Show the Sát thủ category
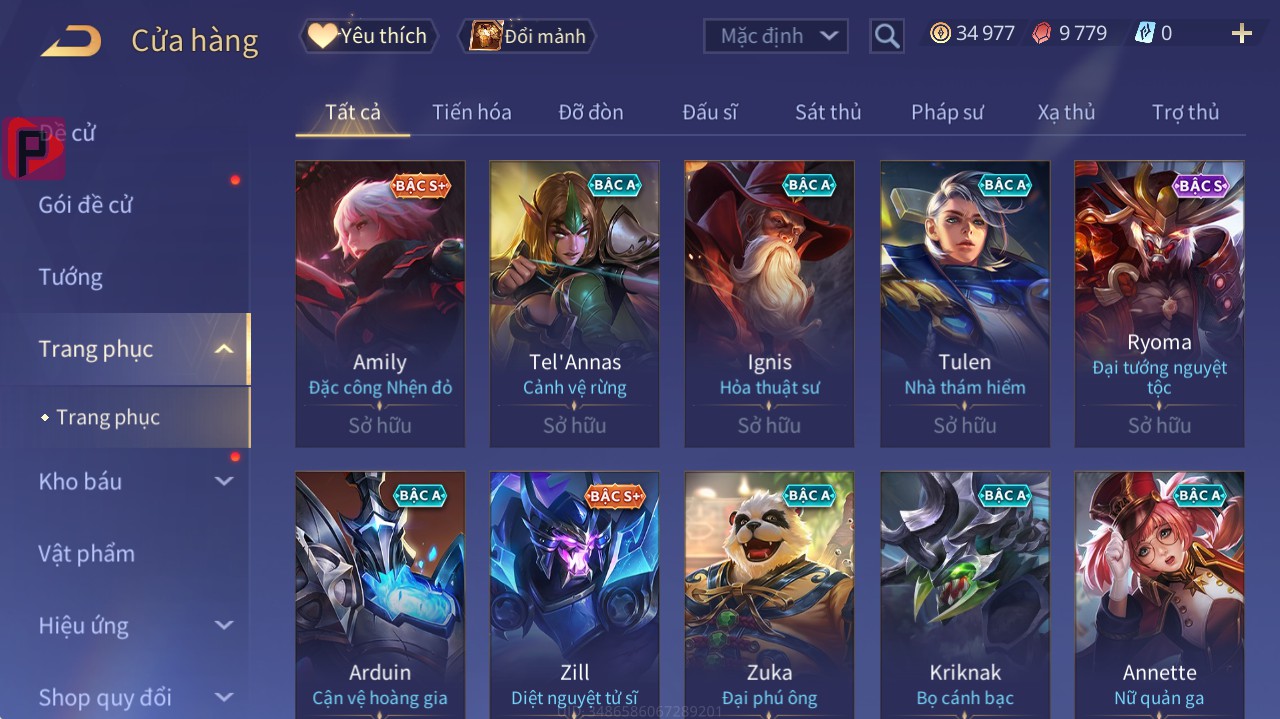 [827, 112]
